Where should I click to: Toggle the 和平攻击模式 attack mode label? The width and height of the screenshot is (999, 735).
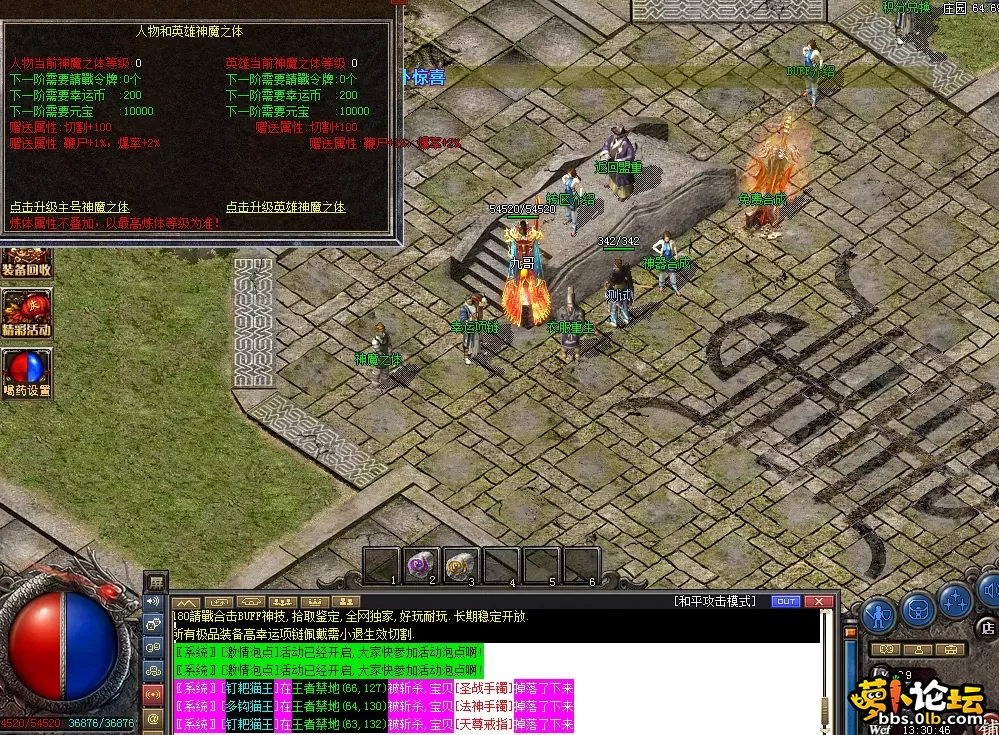coord(714,601)
